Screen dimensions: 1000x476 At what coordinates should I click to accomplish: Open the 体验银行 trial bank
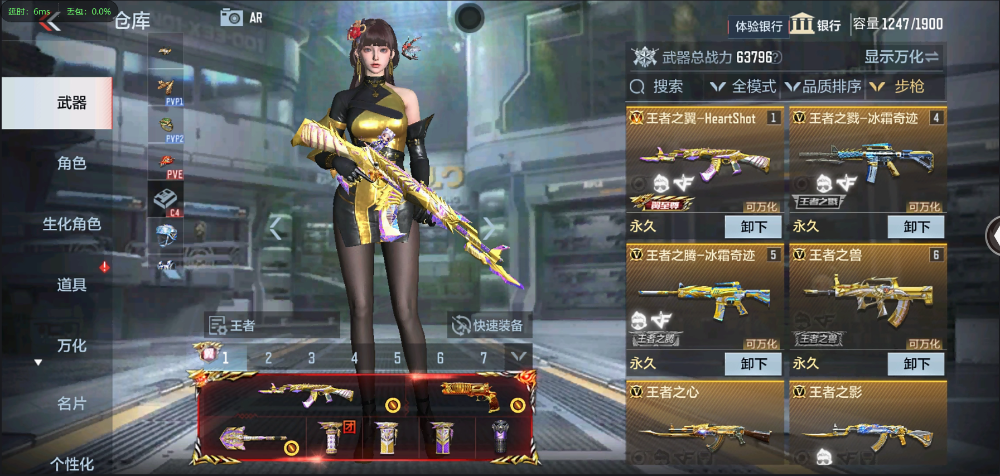coord(759,26)
